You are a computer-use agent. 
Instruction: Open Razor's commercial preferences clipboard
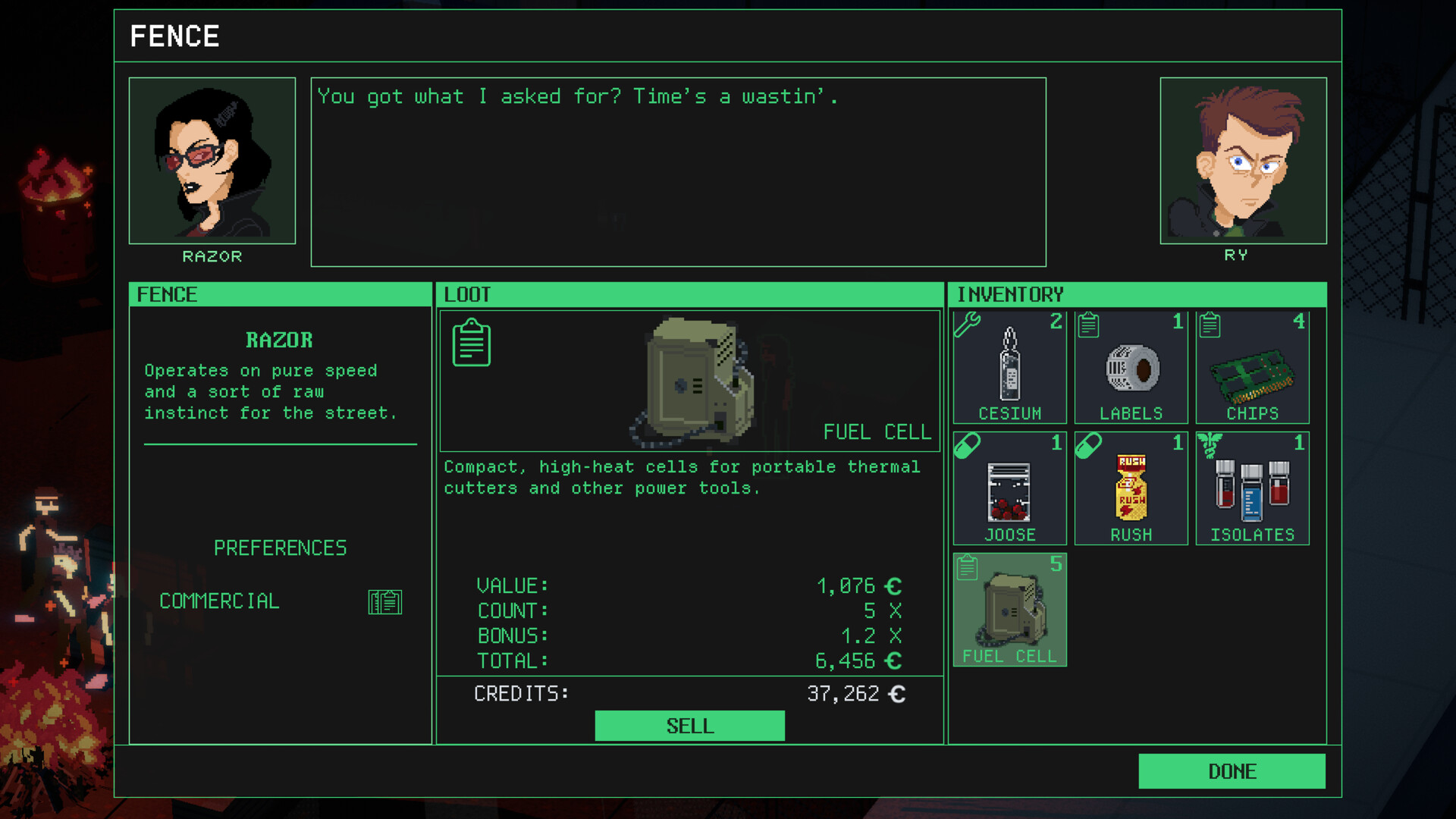point(385,601)
